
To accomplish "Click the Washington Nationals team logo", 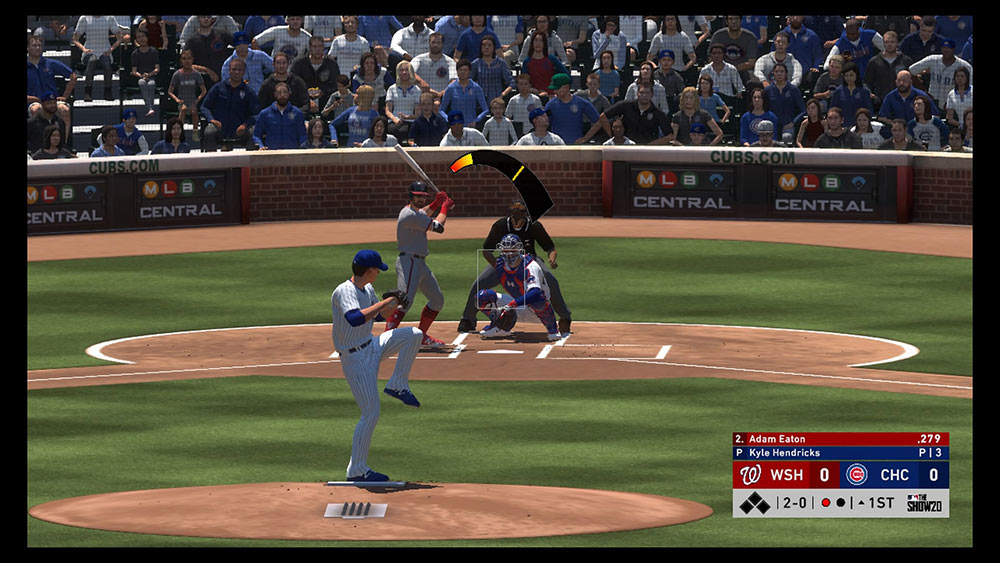I will click(x=750, y=474).
